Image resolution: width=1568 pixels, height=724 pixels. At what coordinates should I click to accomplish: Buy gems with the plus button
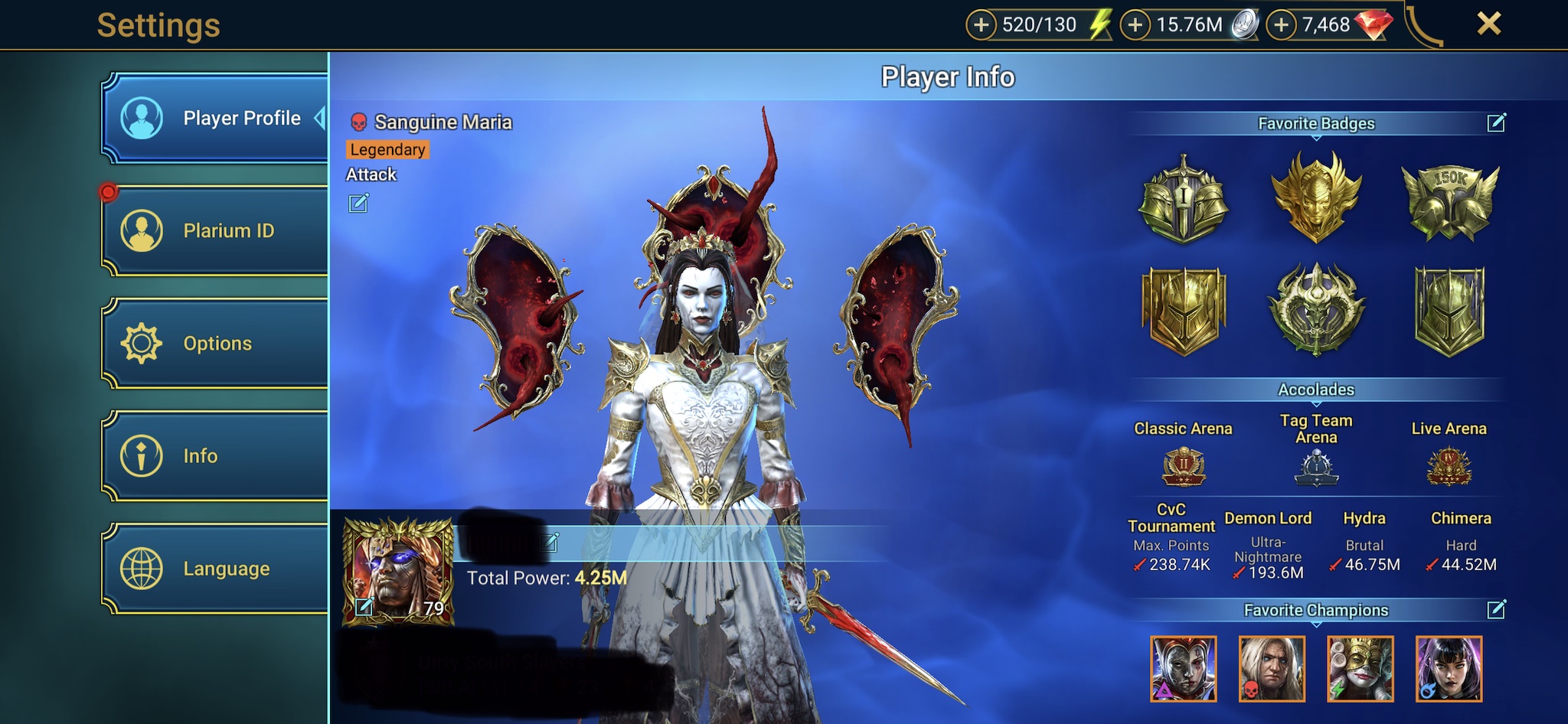click(1281, 25)
